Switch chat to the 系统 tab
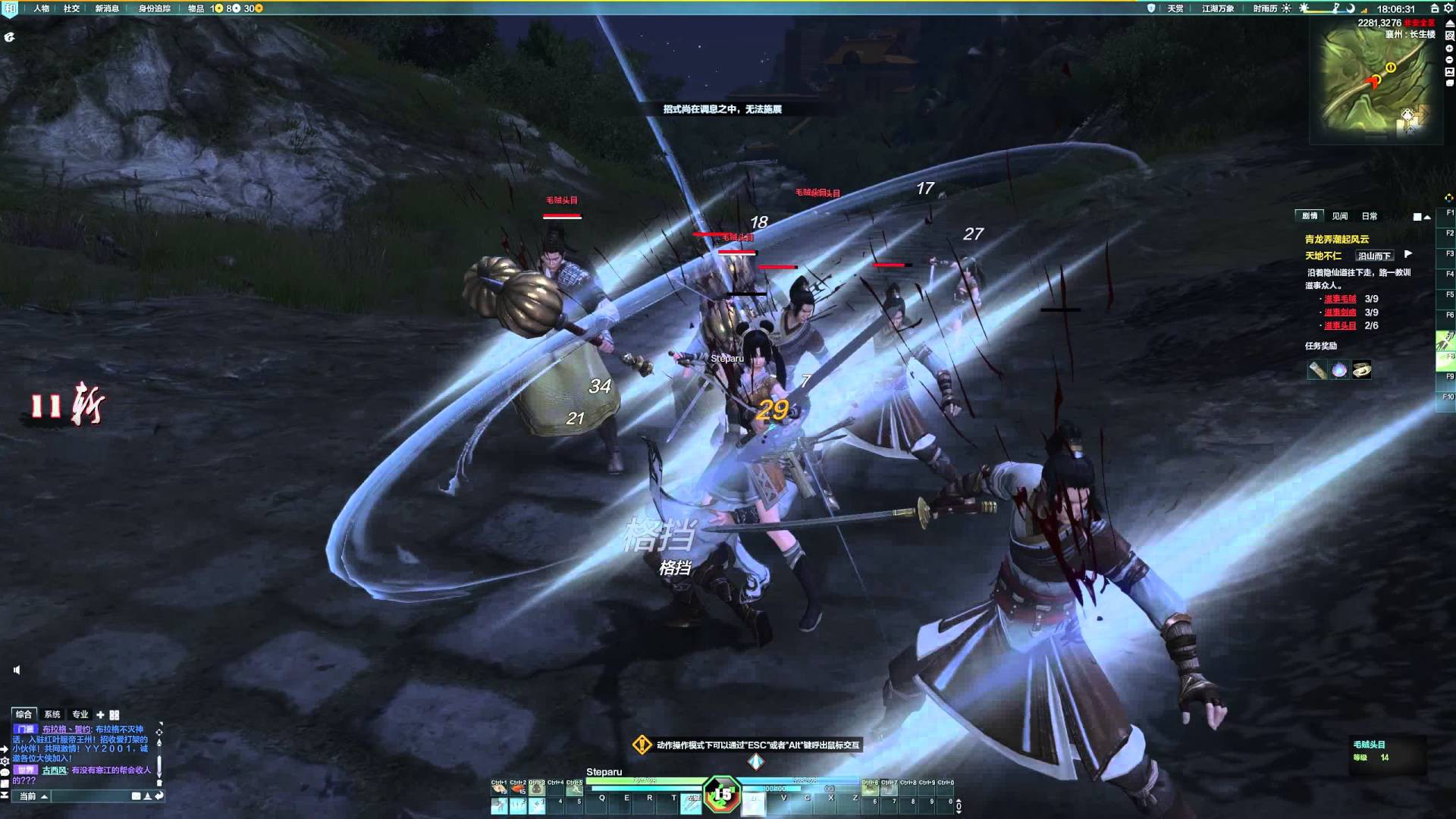The width and height of the screenshot is (1456, 819). click(52, 714)
